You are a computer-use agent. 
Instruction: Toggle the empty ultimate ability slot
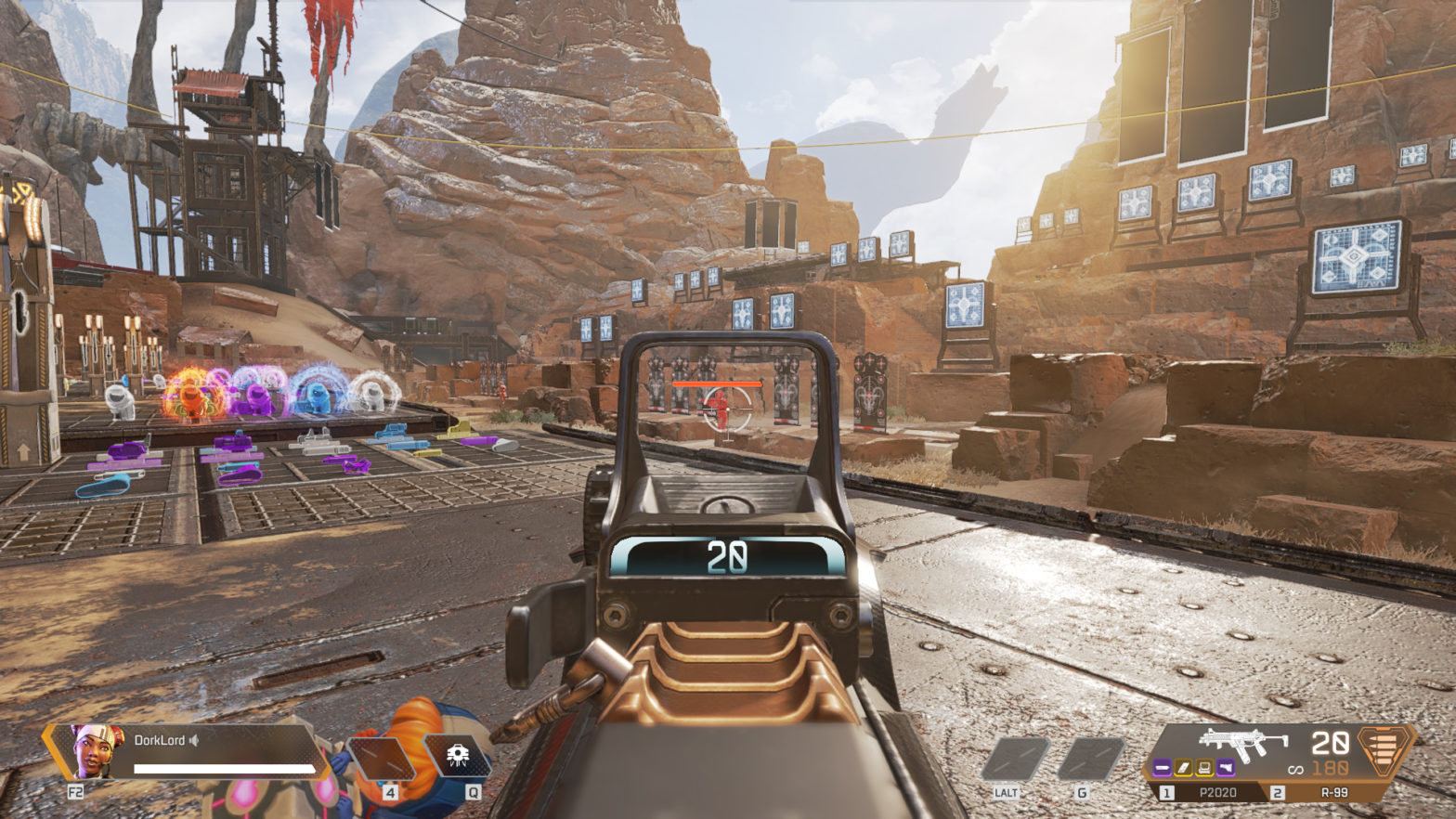click(379, 755)
